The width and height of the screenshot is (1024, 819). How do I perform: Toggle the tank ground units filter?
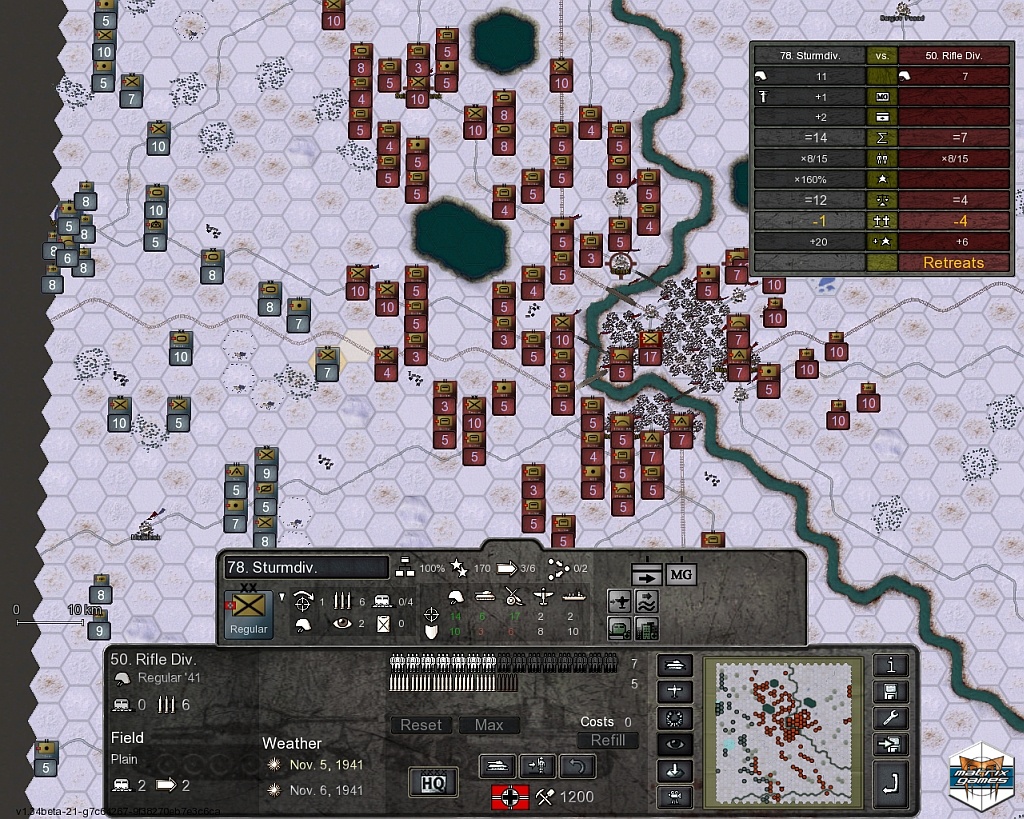[x=675, y=665]
